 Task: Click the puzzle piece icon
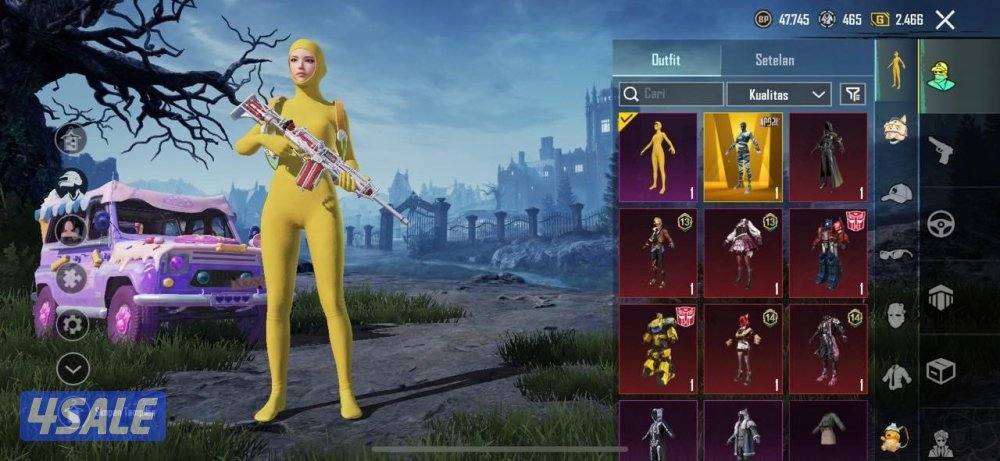pyautogui.click(x=72, y=278)
